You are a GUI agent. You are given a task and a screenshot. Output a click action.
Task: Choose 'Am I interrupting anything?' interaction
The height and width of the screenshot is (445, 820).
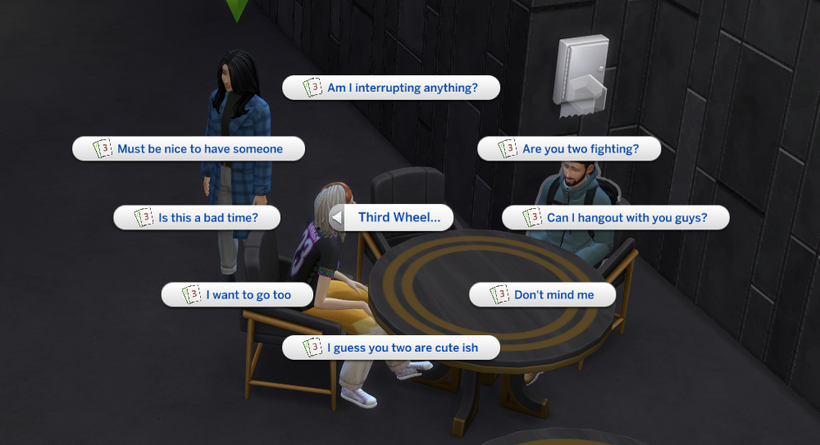(391, 88)
